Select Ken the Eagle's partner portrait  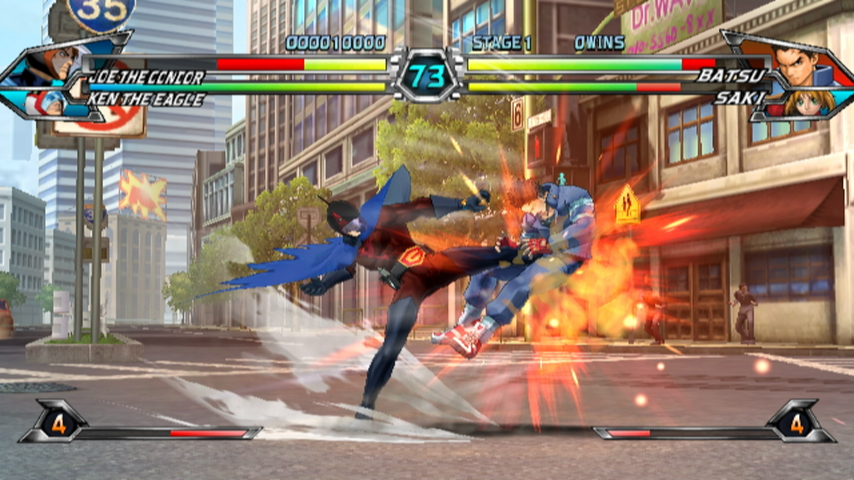click(48, 101)
